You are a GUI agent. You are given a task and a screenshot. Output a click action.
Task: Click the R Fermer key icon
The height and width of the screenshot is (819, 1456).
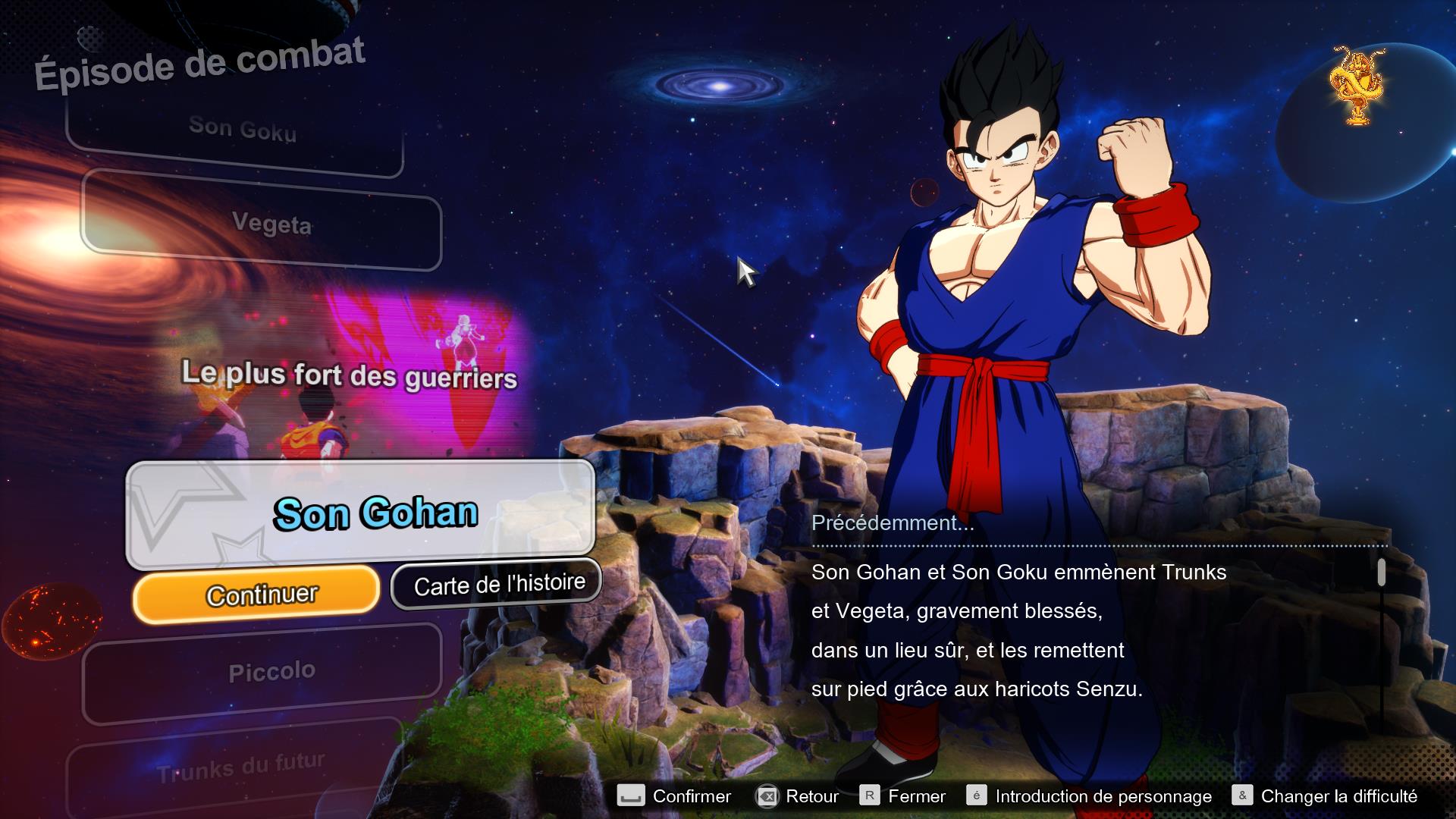871,796
